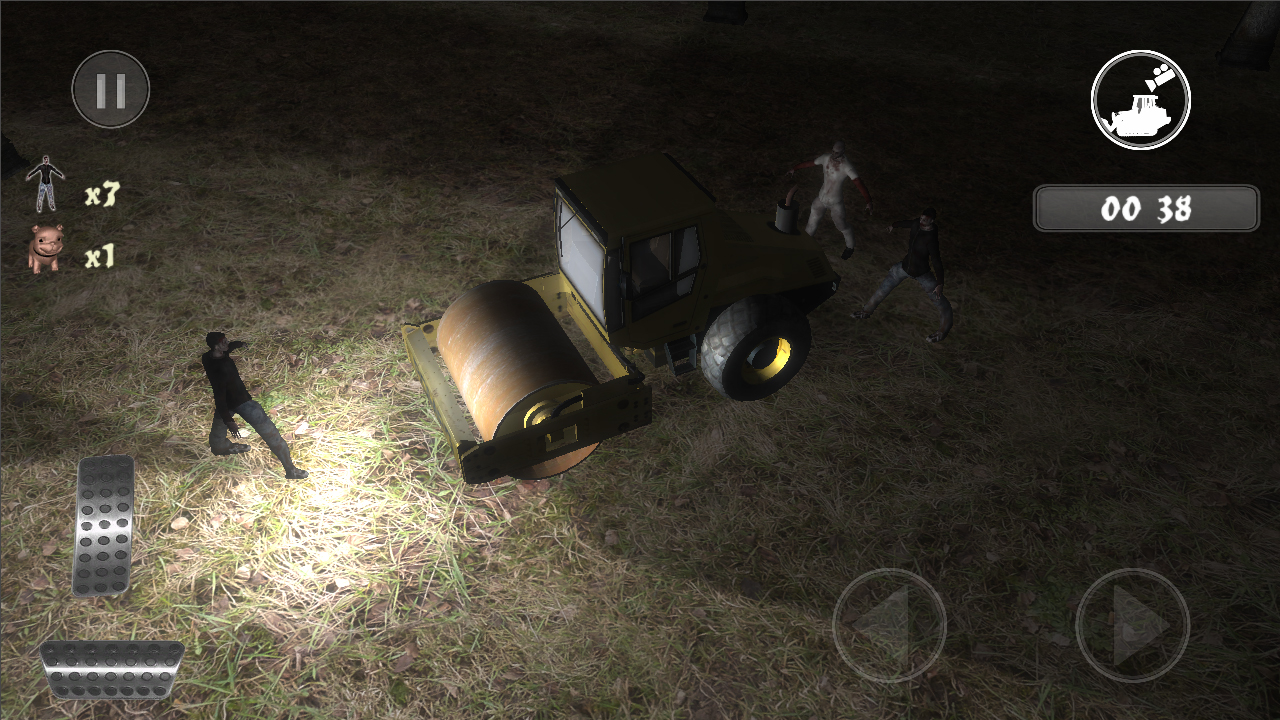Toggle pause with the top-left button

111,88
